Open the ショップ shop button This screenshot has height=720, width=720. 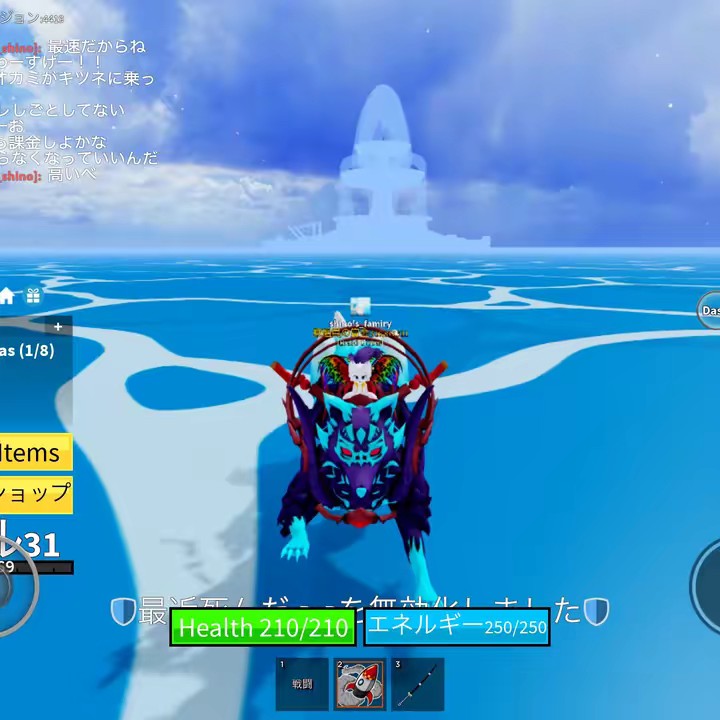click(x=36, y=493)
